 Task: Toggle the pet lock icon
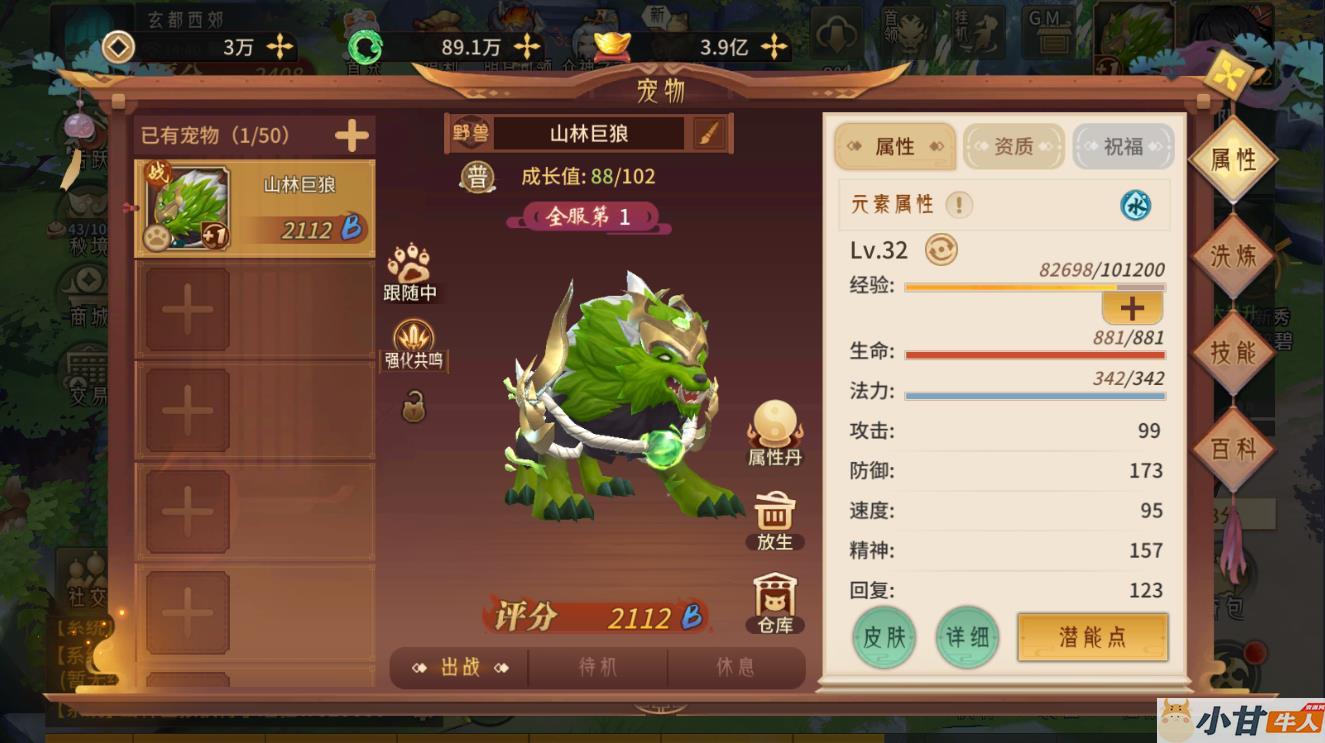414,407
